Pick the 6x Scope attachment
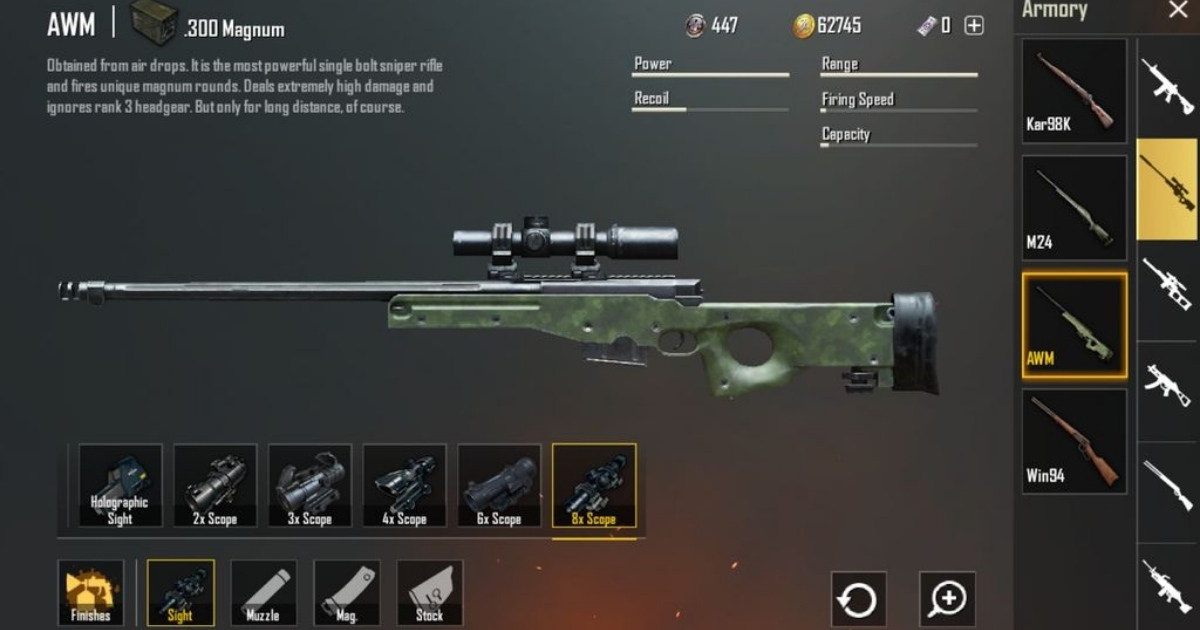This screenshot has width=1200, height=630. pos(499,486)
